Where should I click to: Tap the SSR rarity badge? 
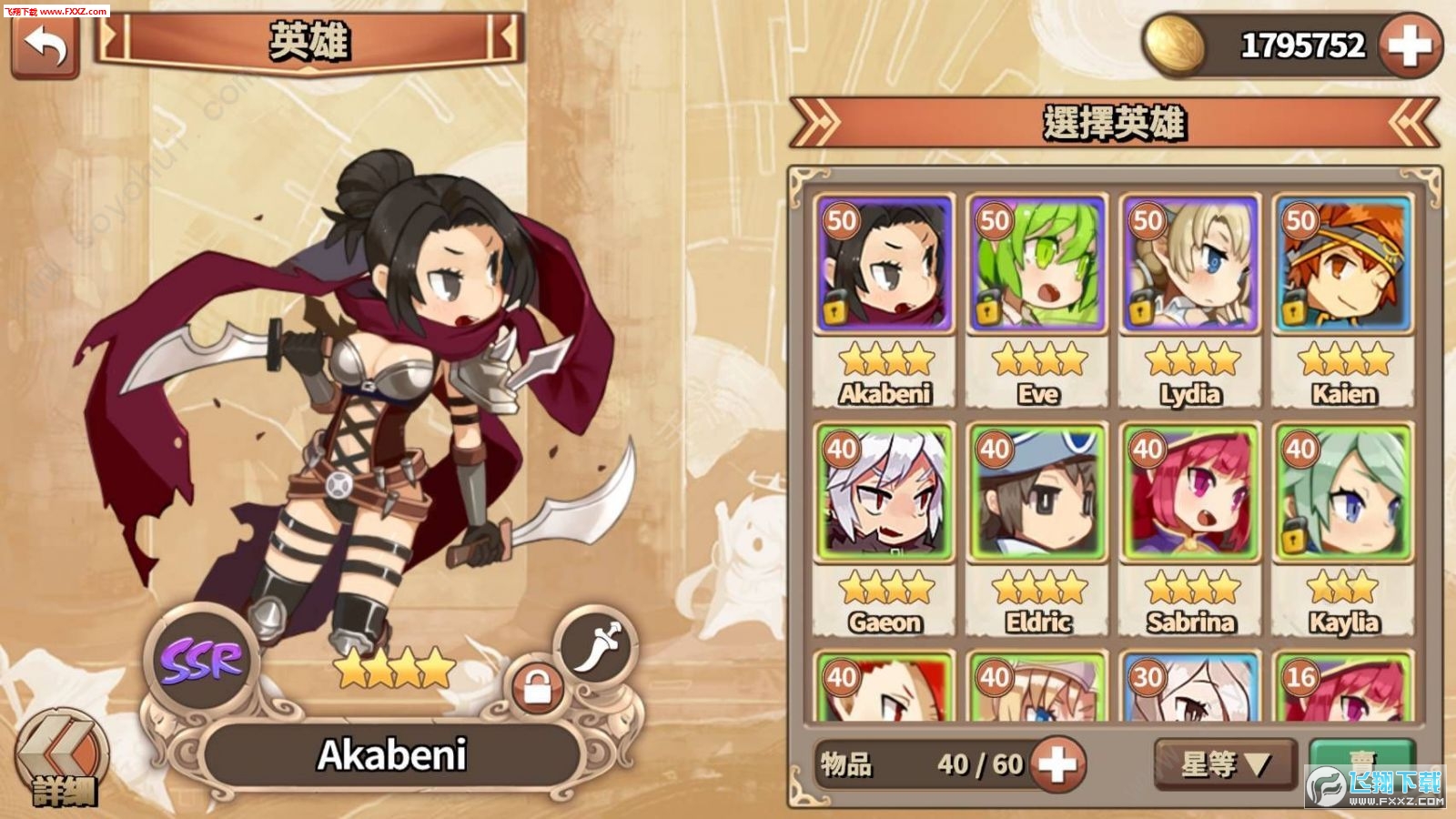point(201,661)
